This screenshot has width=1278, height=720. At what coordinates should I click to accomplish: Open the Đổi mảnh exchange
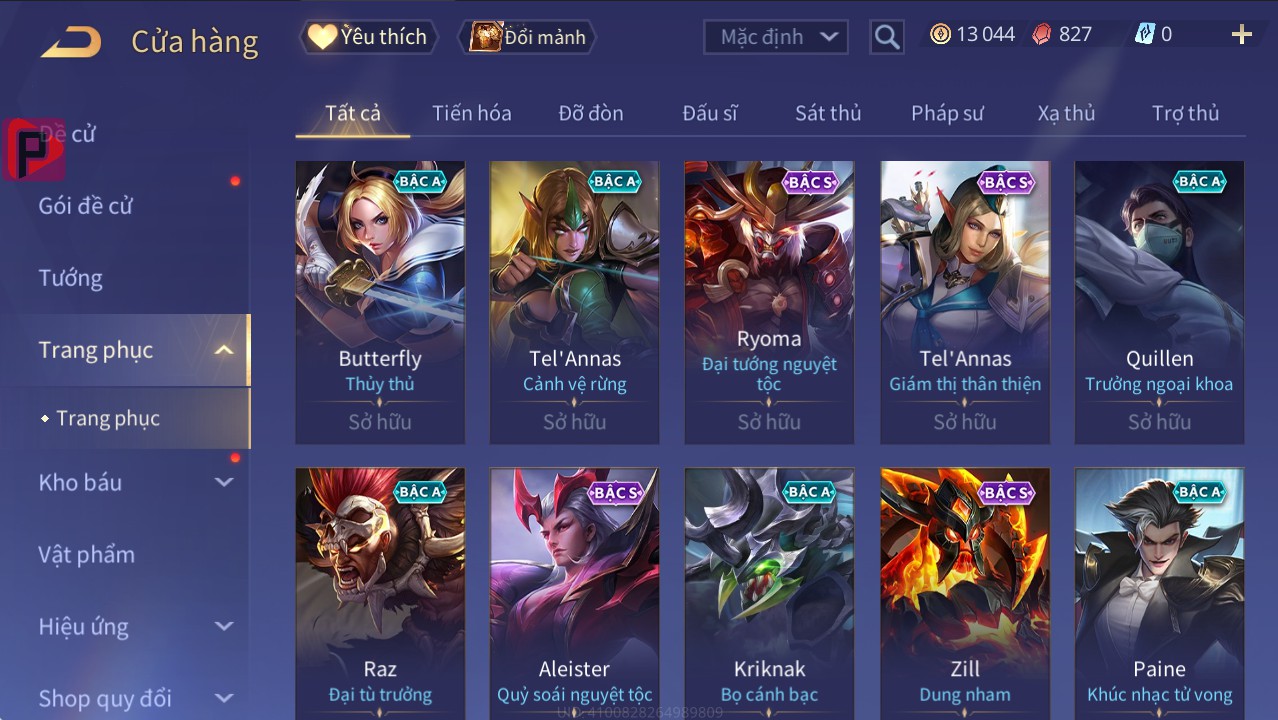click(x=528, y=37)
